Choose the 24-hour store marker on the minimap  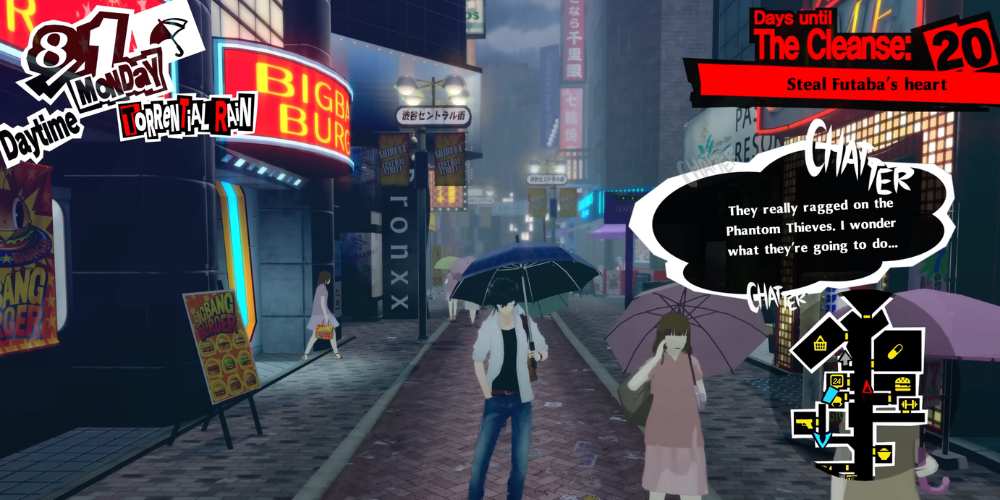tap(837, 382)
